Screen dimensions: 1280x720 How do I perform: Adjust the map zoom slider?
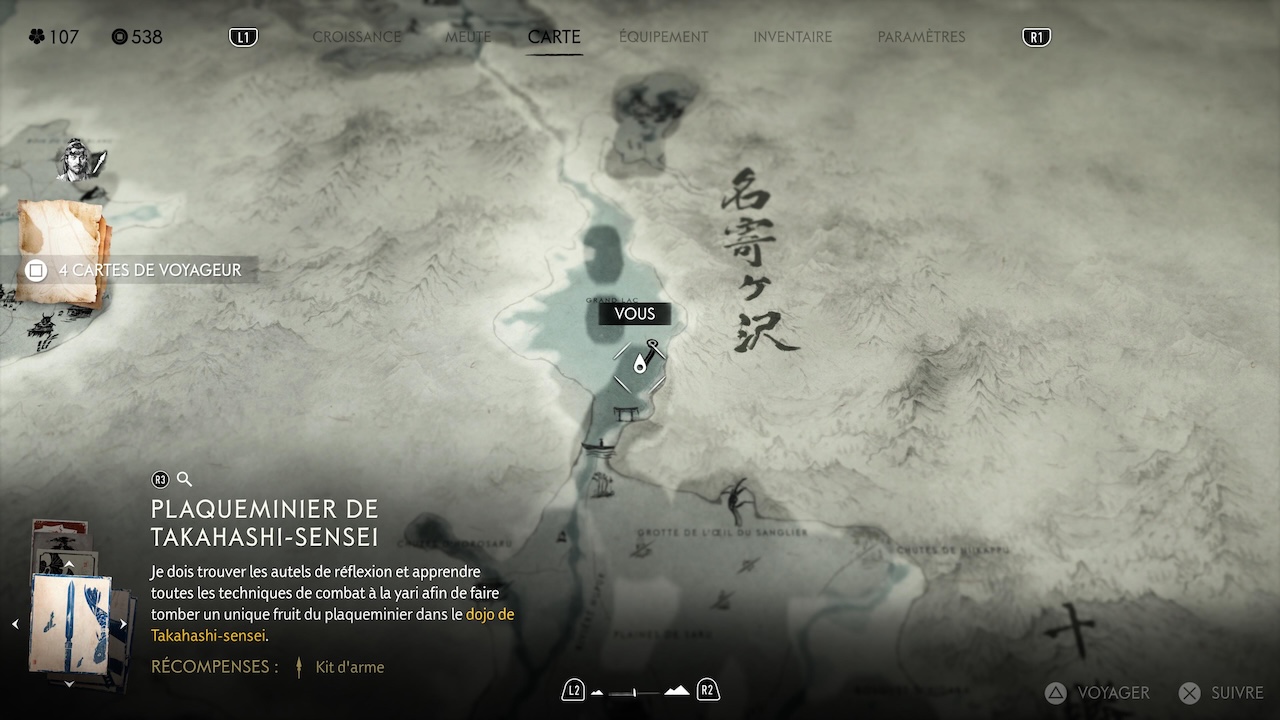(634, 691)
